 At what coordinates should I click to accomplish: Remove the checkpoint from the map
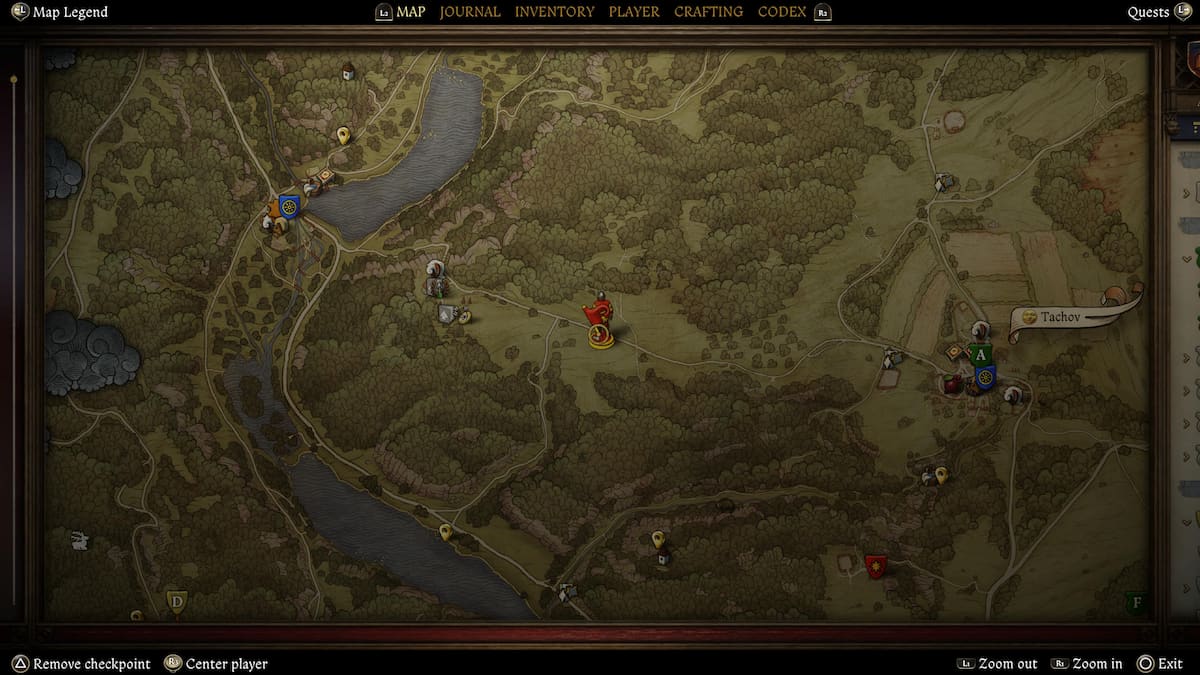(x=91, y=664)
